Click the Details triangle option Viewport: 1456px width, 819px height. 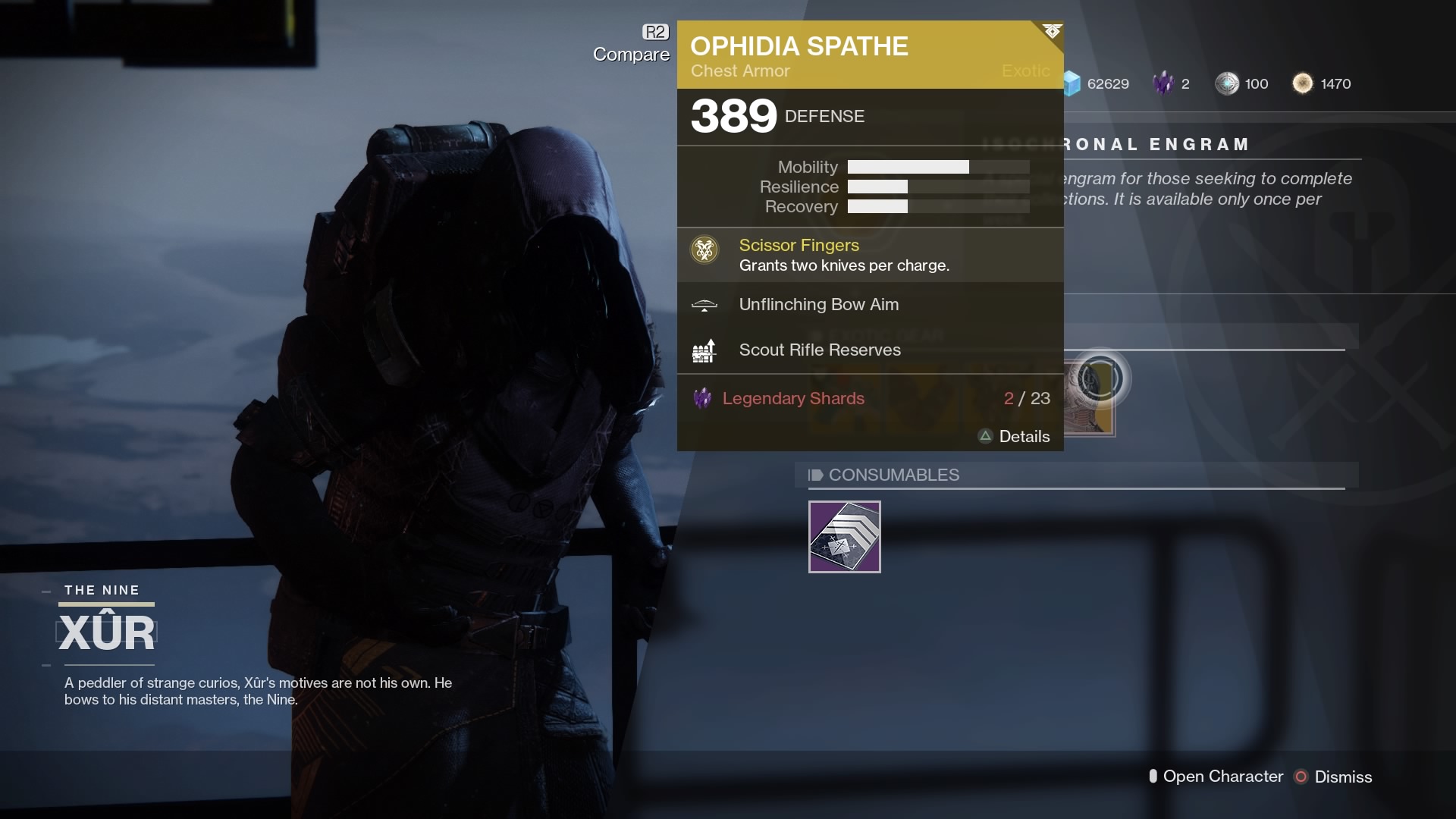pos(986,437)
